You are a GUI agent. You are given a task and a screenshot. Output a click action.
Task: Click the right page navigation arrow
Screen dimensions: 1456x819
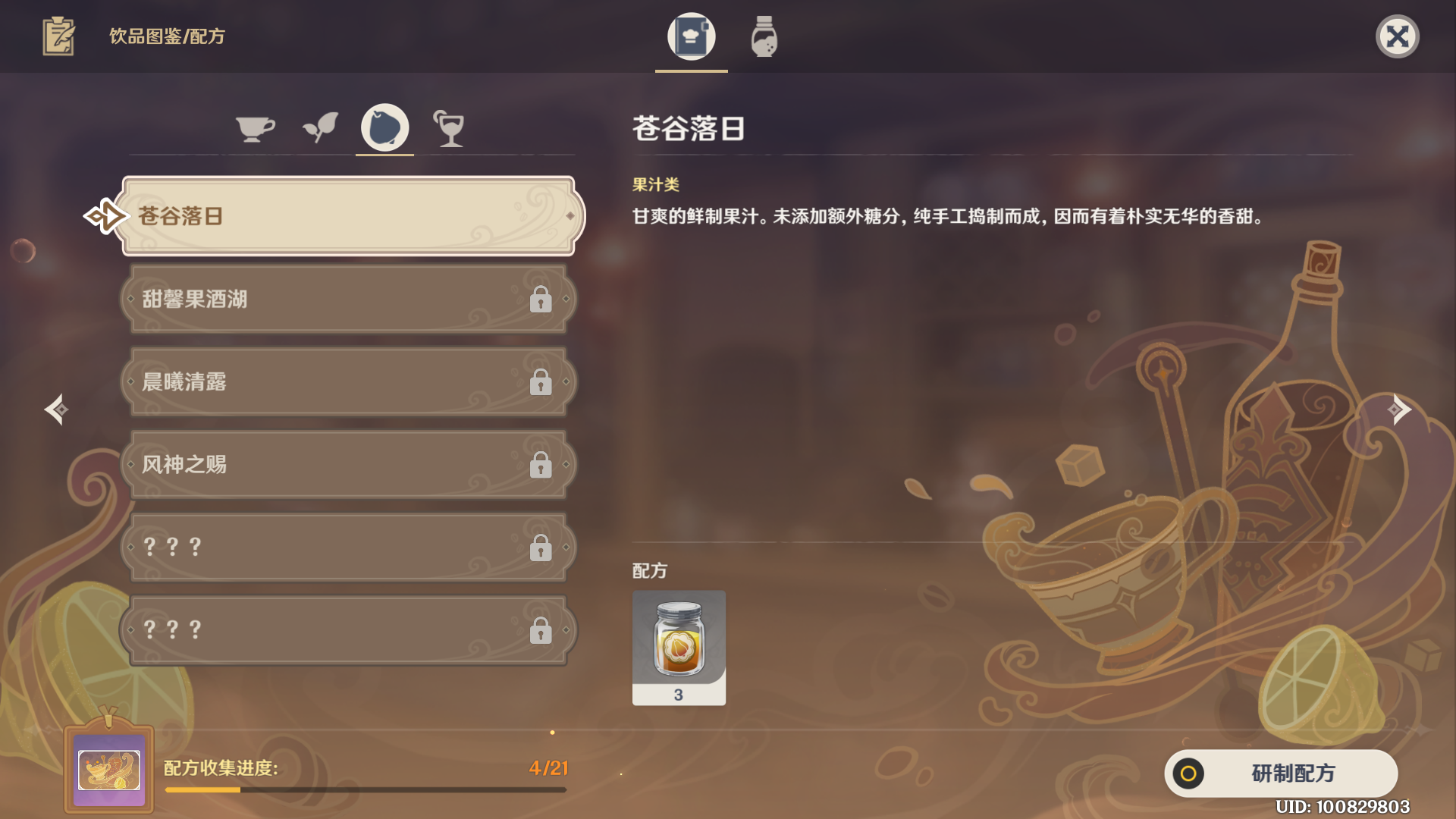tap(1399, 409)
